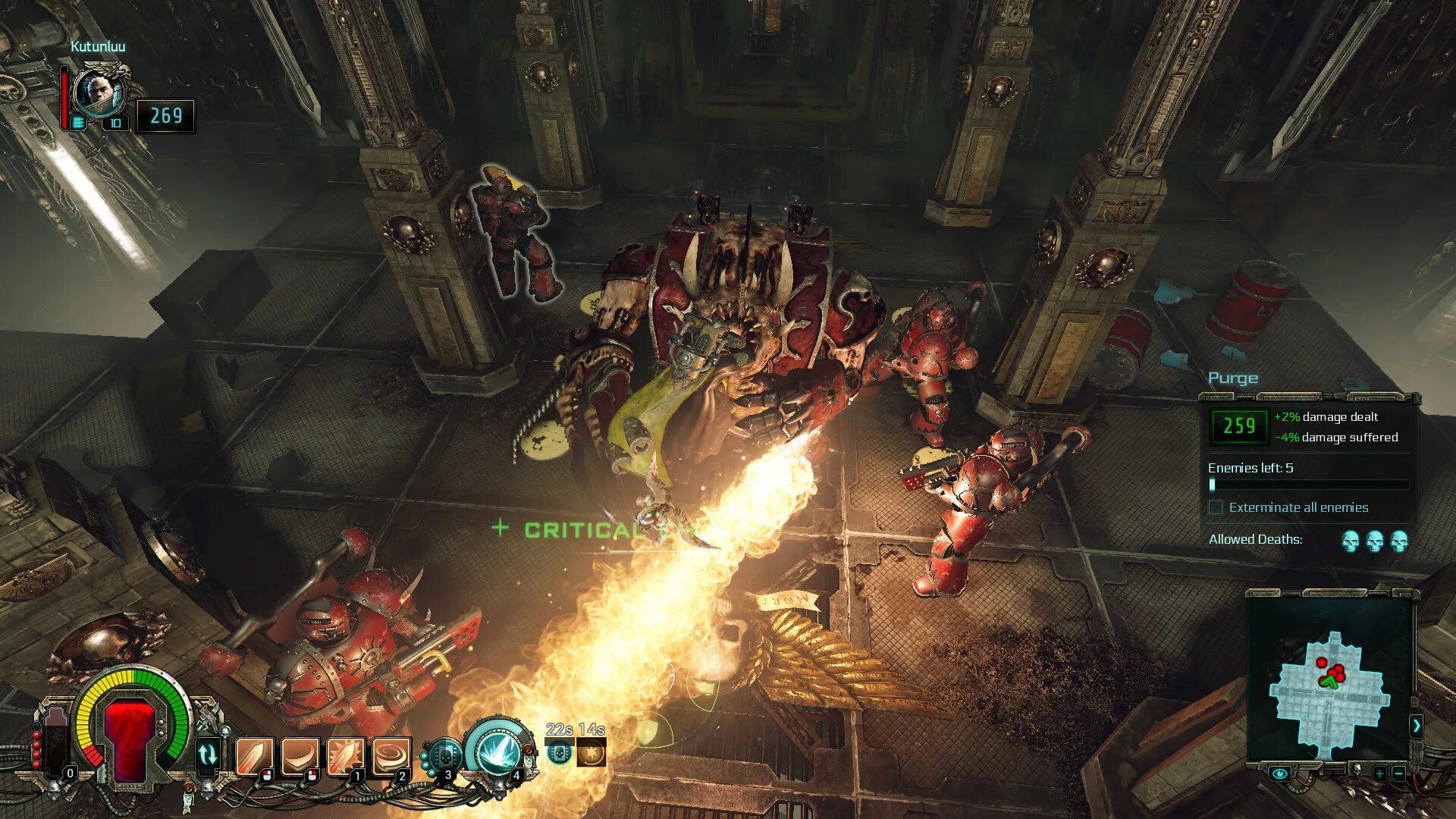Click the skull chip buff icon

[x=559, y=753]
